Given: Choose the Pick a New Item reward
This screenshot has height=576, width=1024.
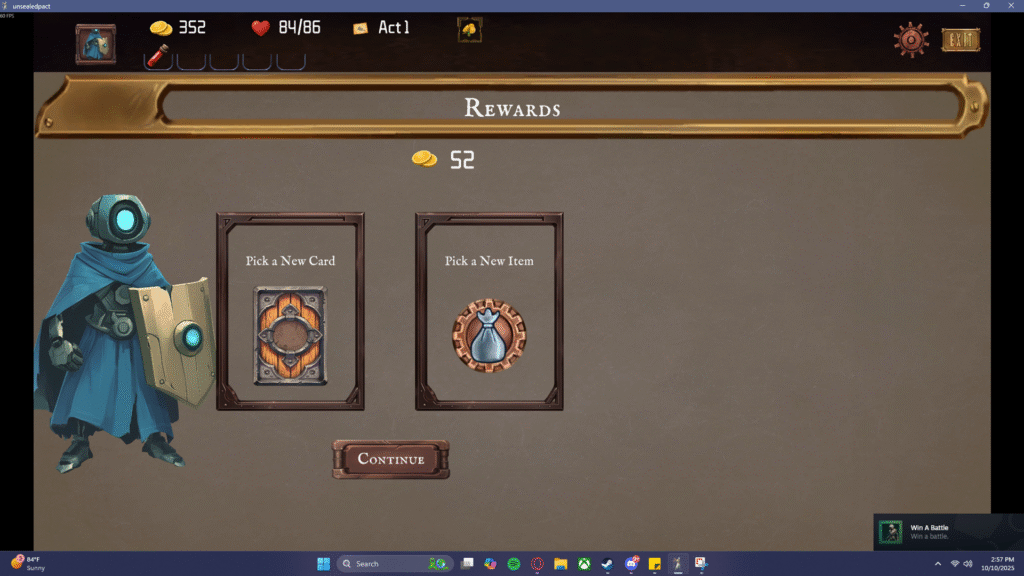Looking at the screenshot, I should pos(489,311).
